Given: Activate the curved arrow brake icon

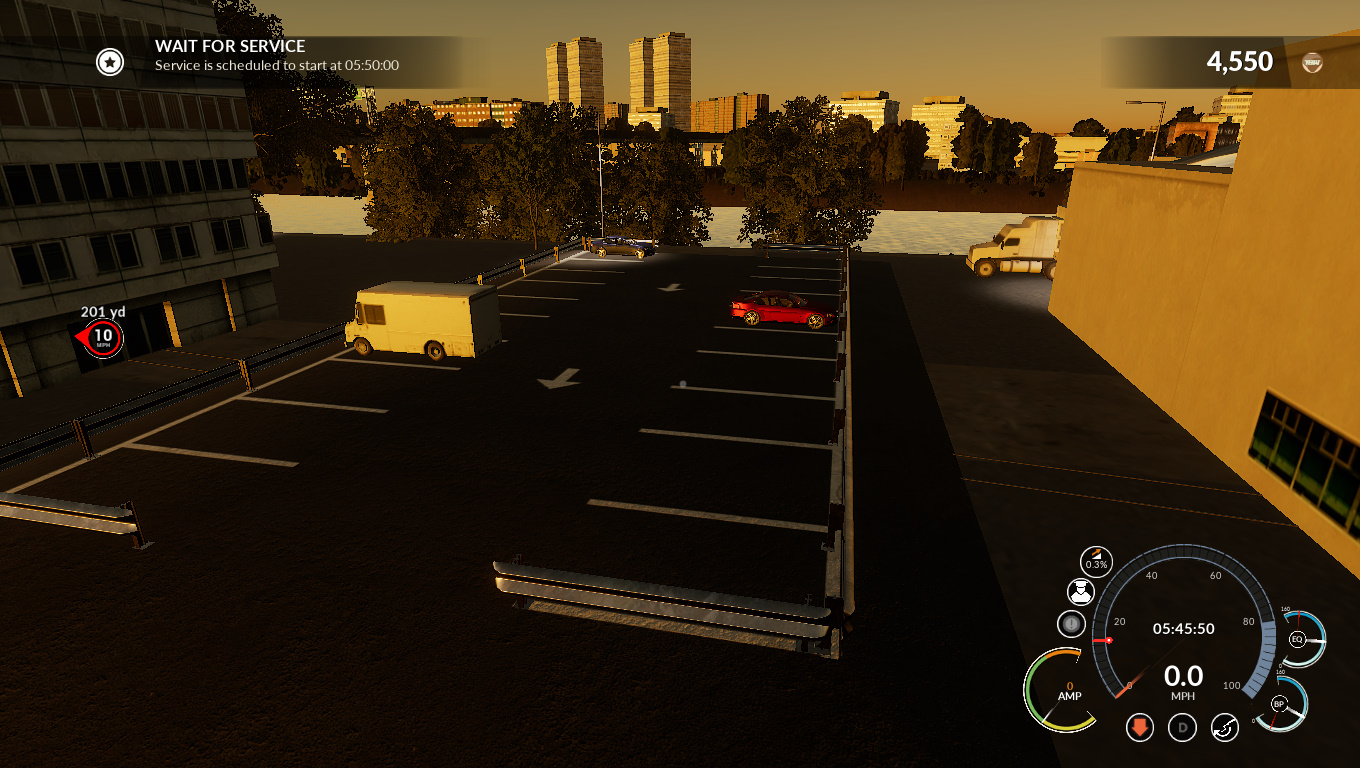Looking at the screenshot, I should (1225, 727).
